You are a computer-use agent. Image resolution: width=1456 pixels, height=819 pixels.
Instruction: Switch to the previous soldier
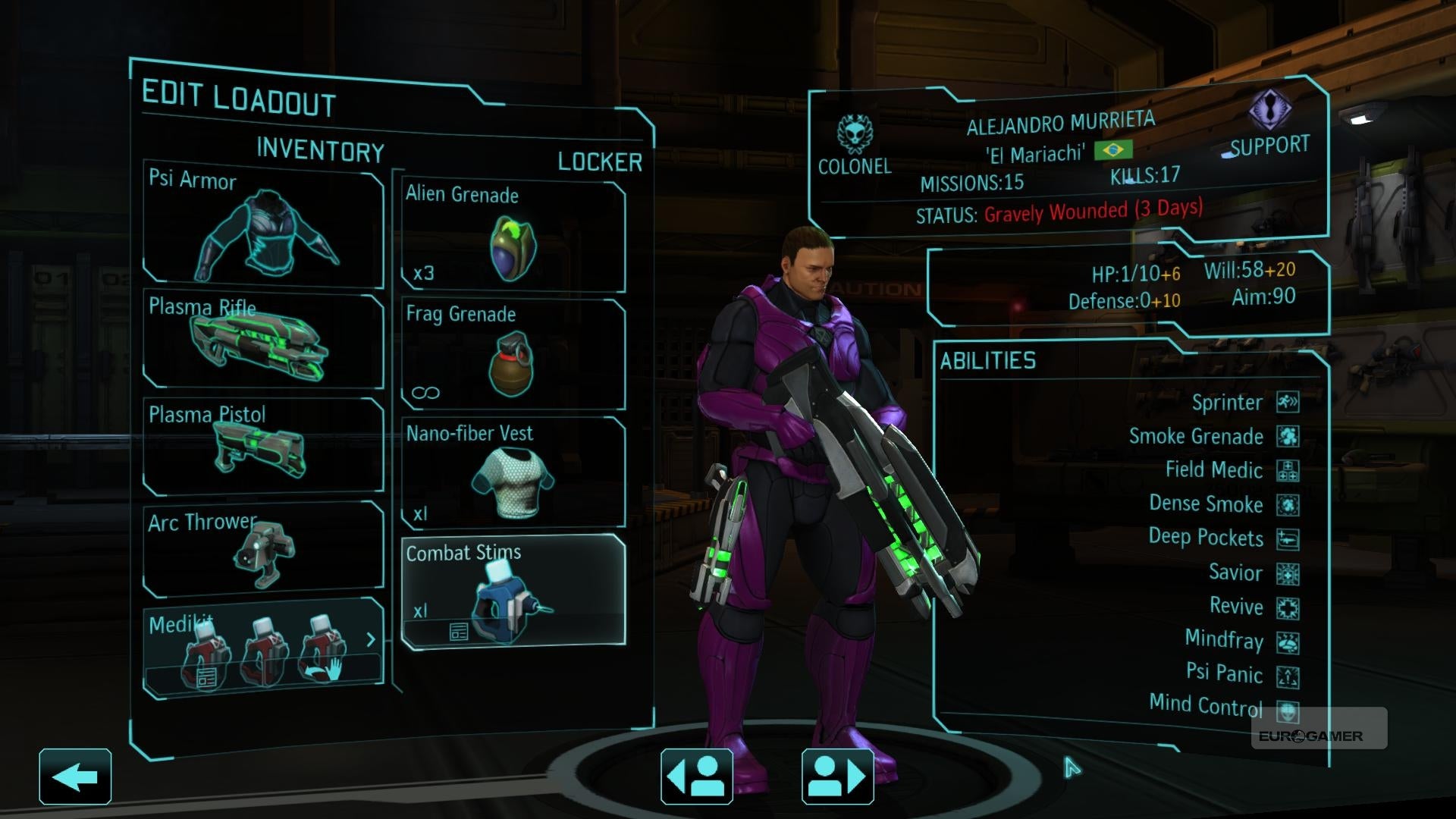696,777
